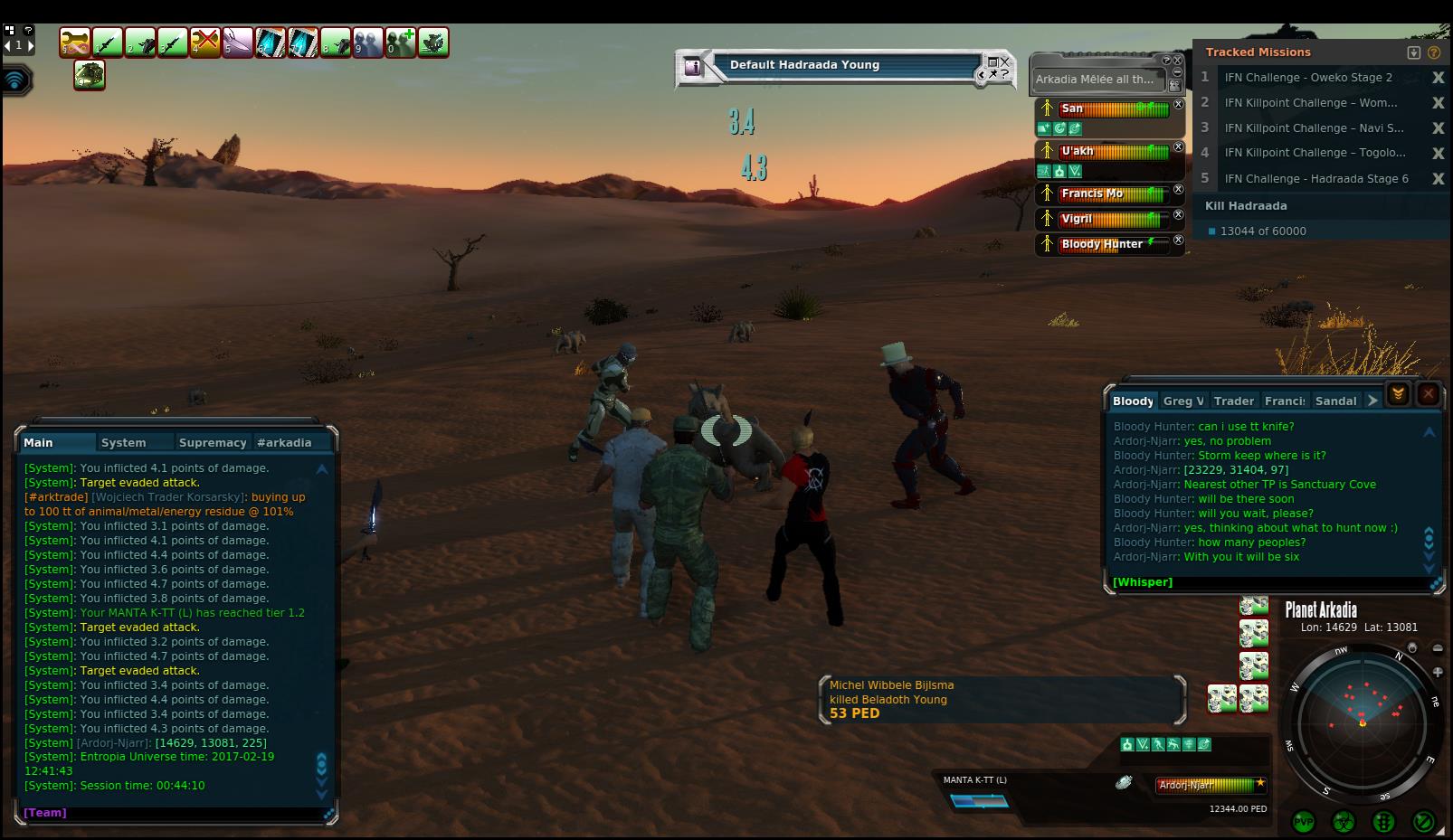Select the #arkadia chat channel tab

click(284, 442)
